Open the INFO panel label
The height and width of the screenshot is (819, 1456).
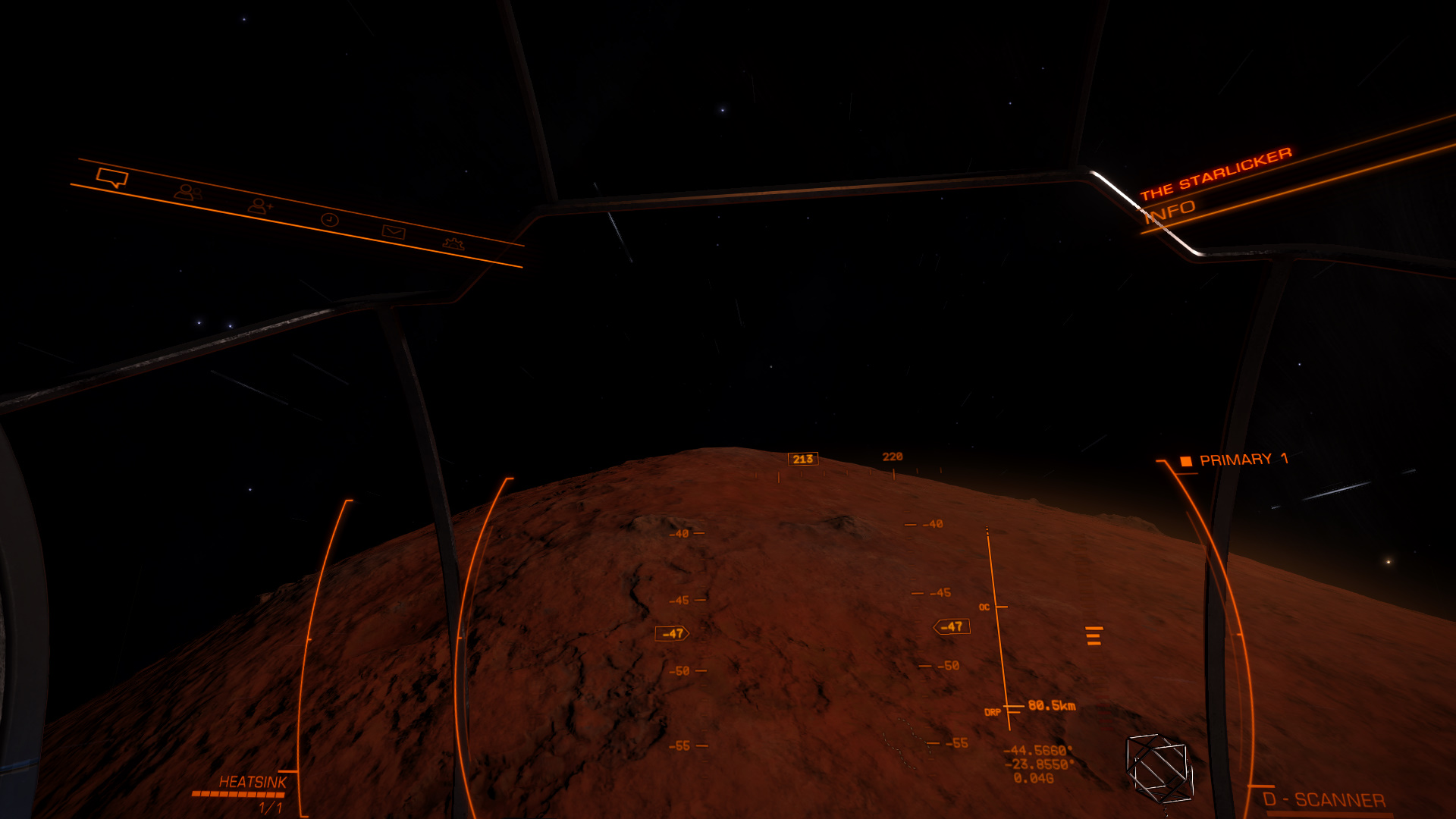[x=1170, y=211]
